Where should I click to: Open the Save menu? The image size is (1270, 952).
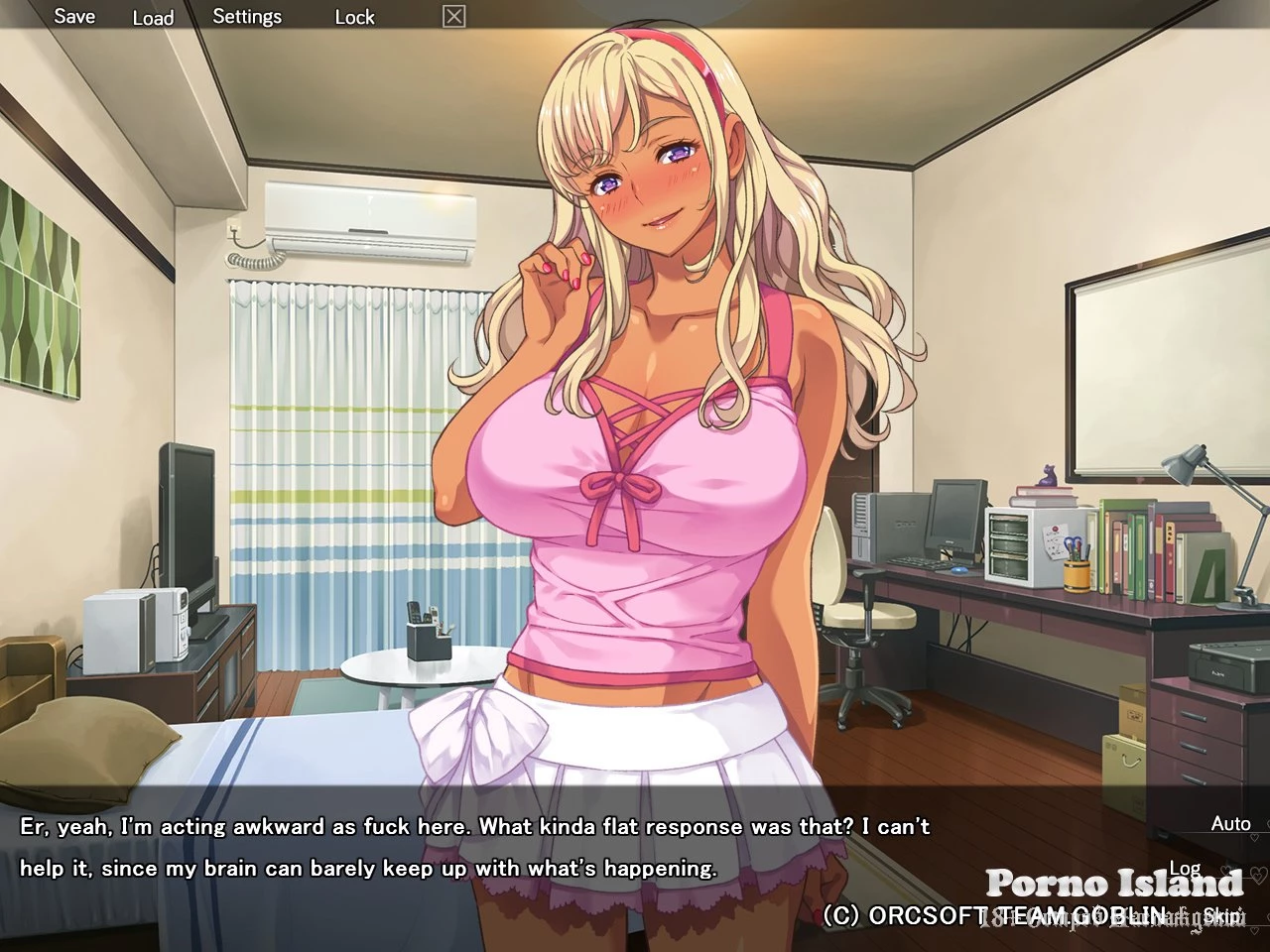(74, 16)
